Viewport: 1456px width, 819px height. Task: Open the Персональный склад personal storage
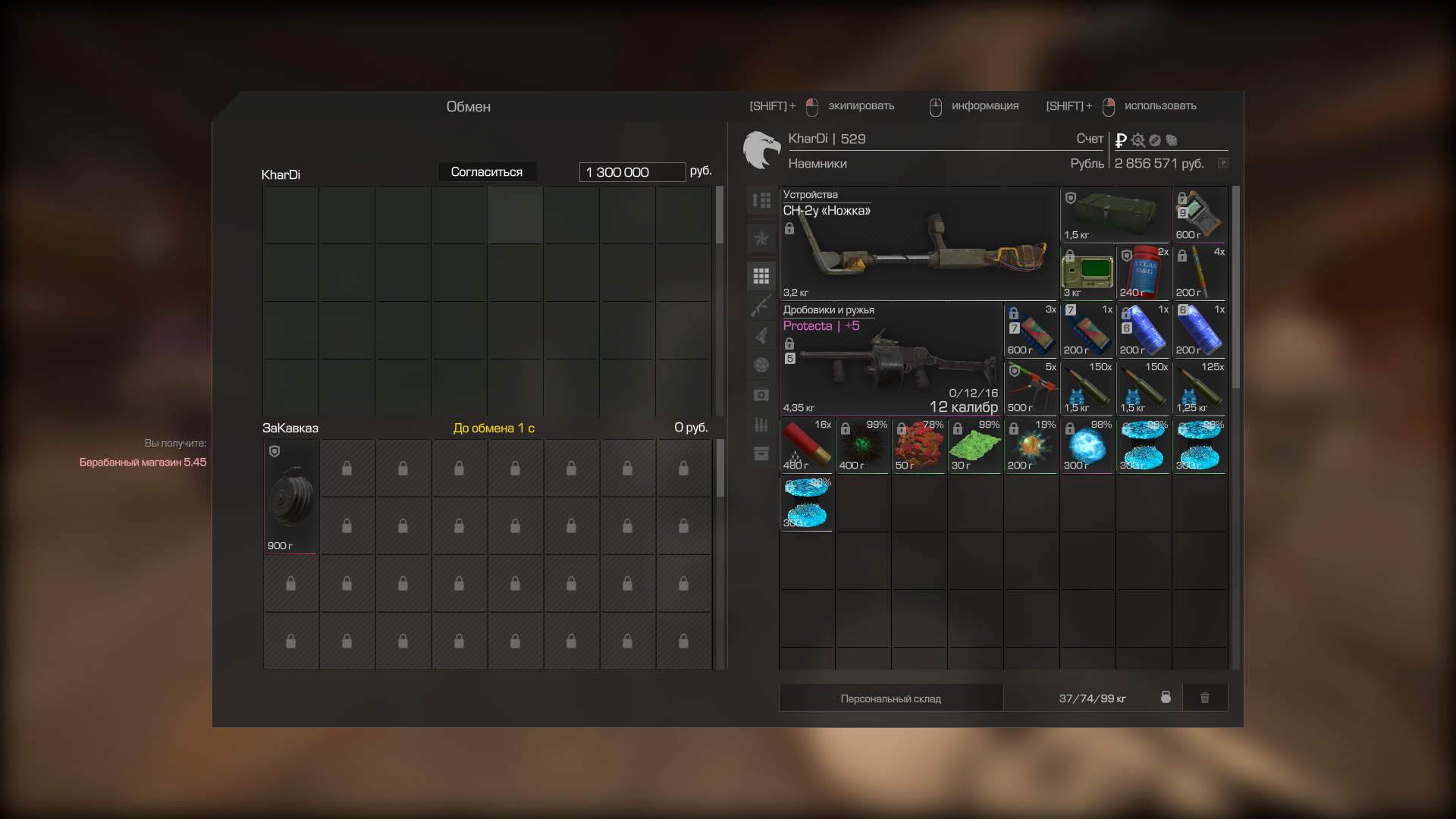point(890,698)
